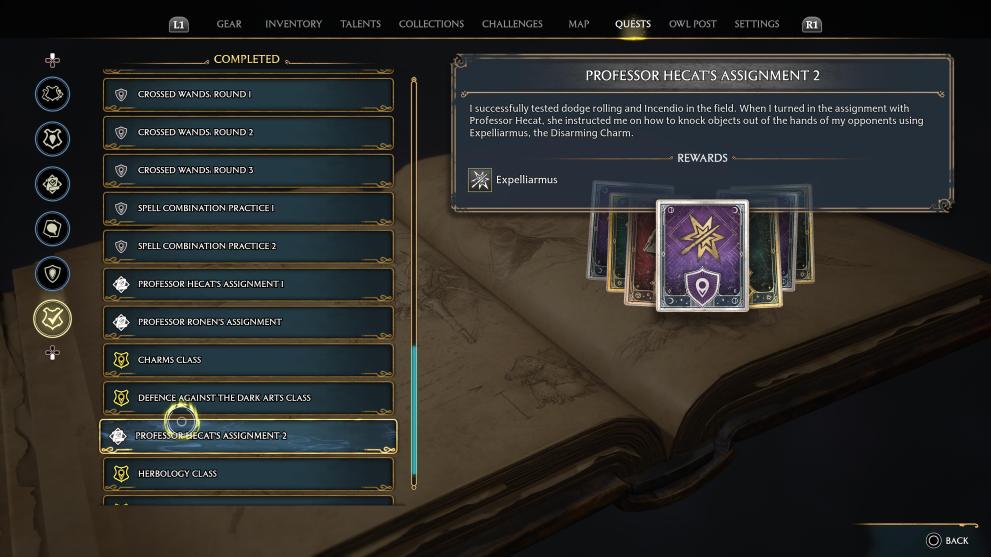This screenshot has height=557, width=991.
Task: Open Professor Ronen's Assignment entry
Action: (248, 323)
